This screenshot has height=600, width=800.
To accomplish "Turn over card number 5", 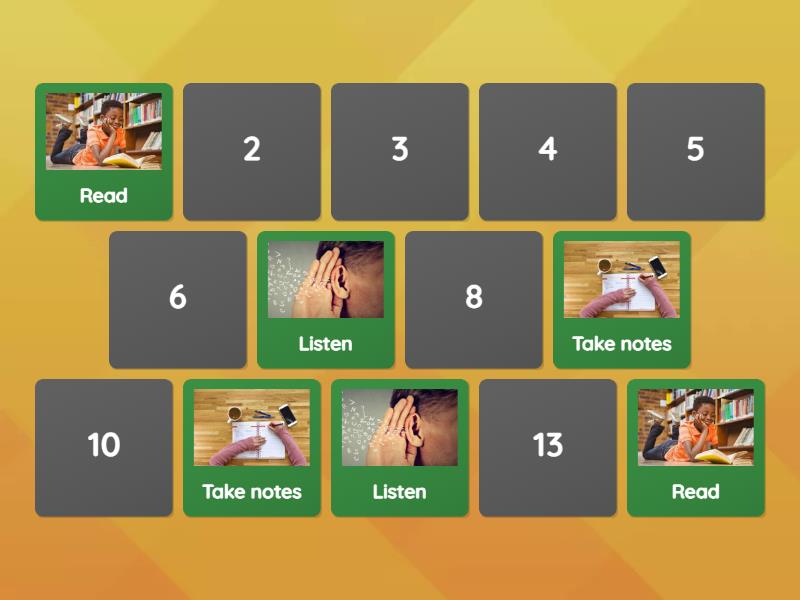I will 696,151.
